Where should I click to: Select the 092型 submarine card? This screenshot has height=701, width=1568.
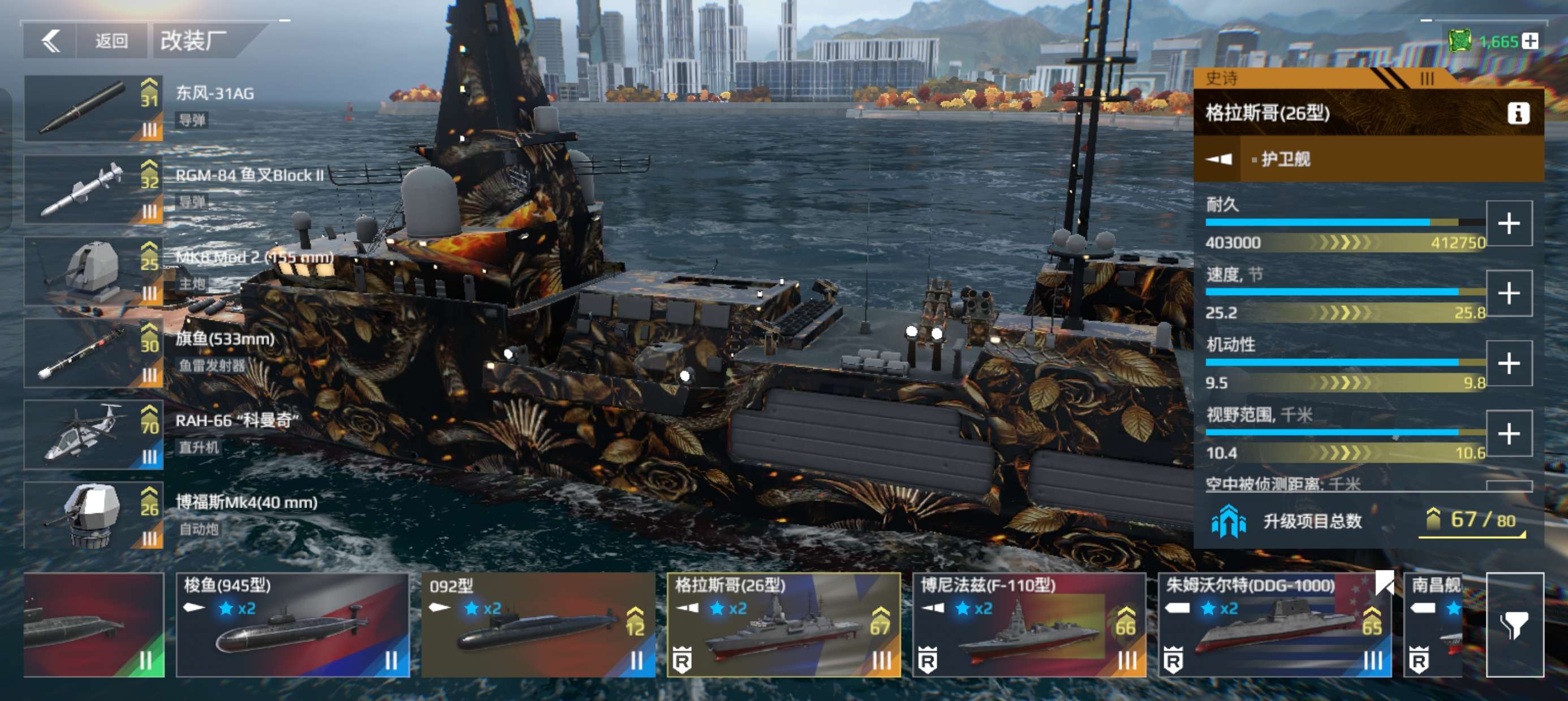[538, 625]
